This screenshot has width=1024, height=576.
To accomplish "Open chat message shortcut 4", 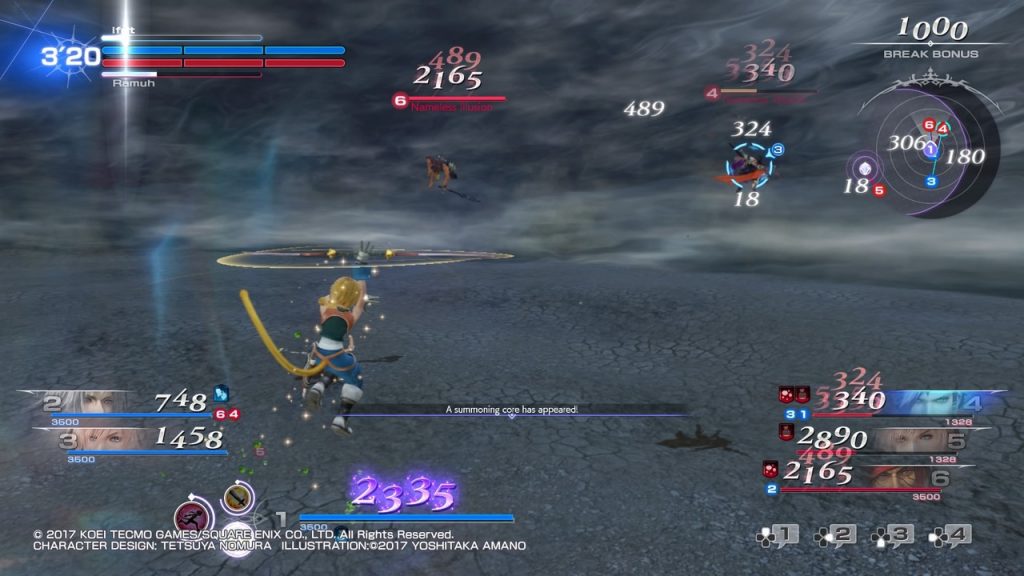I will click(x=950, y=536).
